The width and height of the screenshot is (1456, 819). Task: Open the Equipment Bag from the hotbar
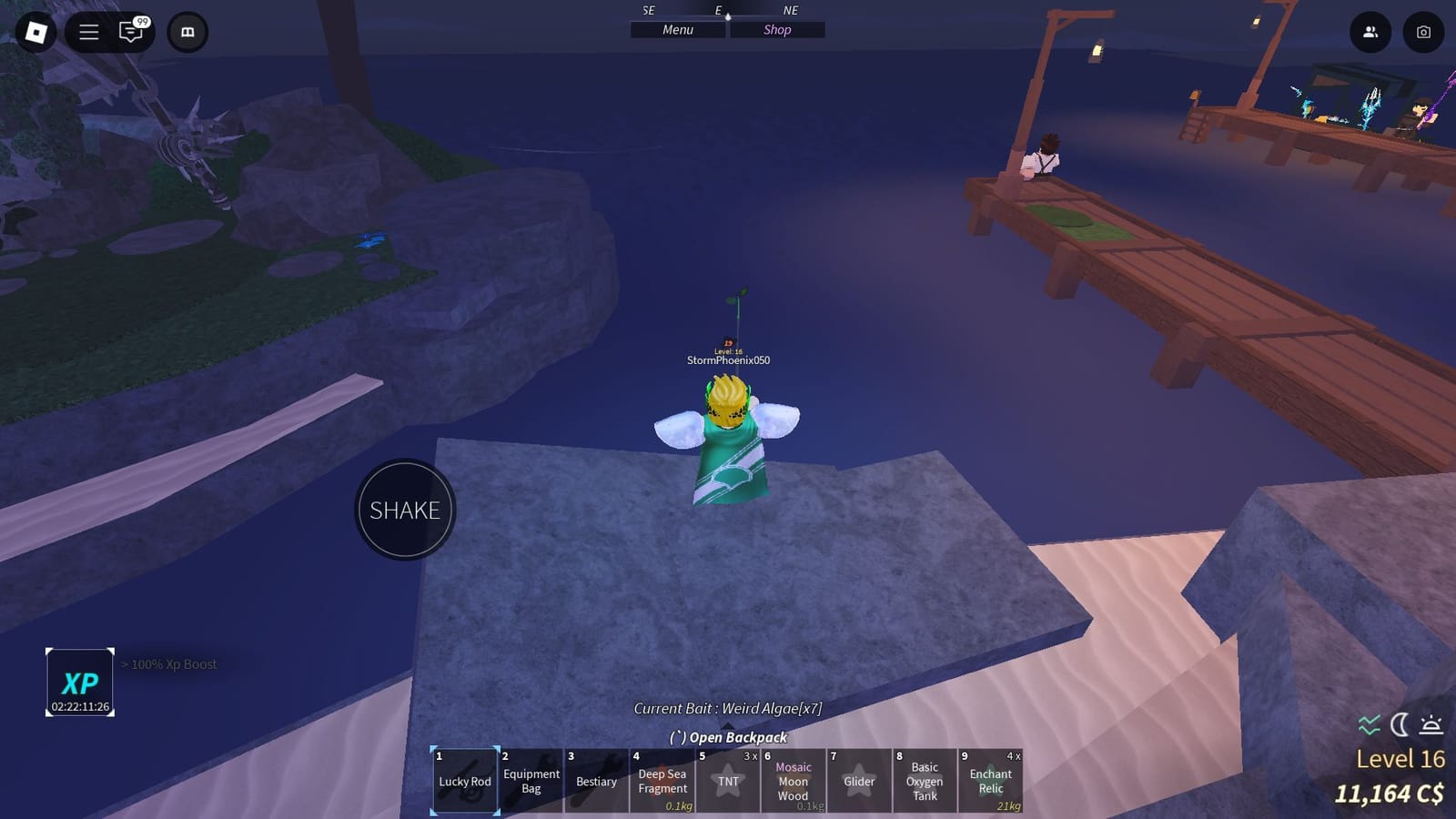pyautogui.click(x=531, y=781)
